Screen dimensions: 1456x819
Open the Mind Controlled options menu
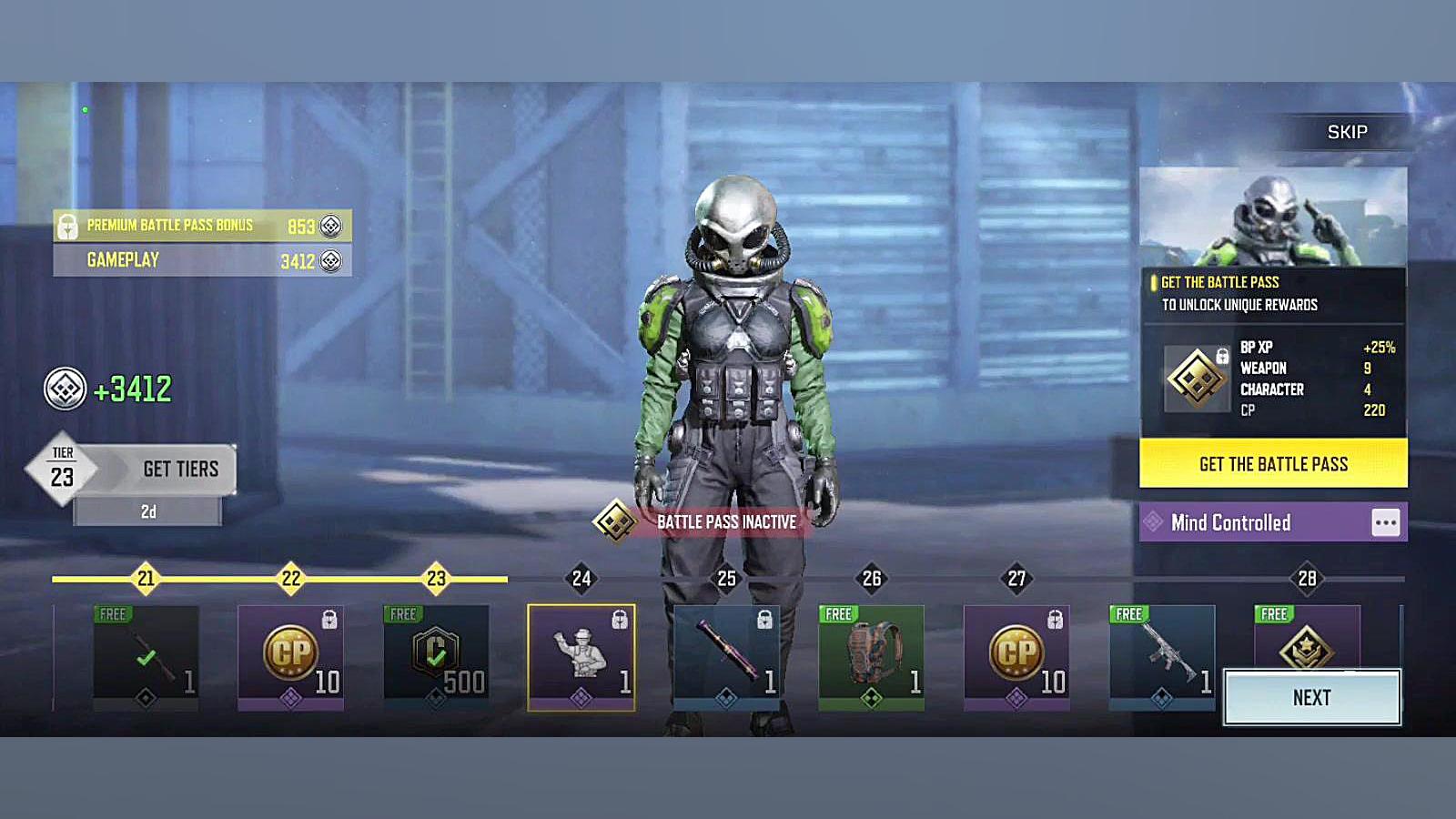point(1385,522)
